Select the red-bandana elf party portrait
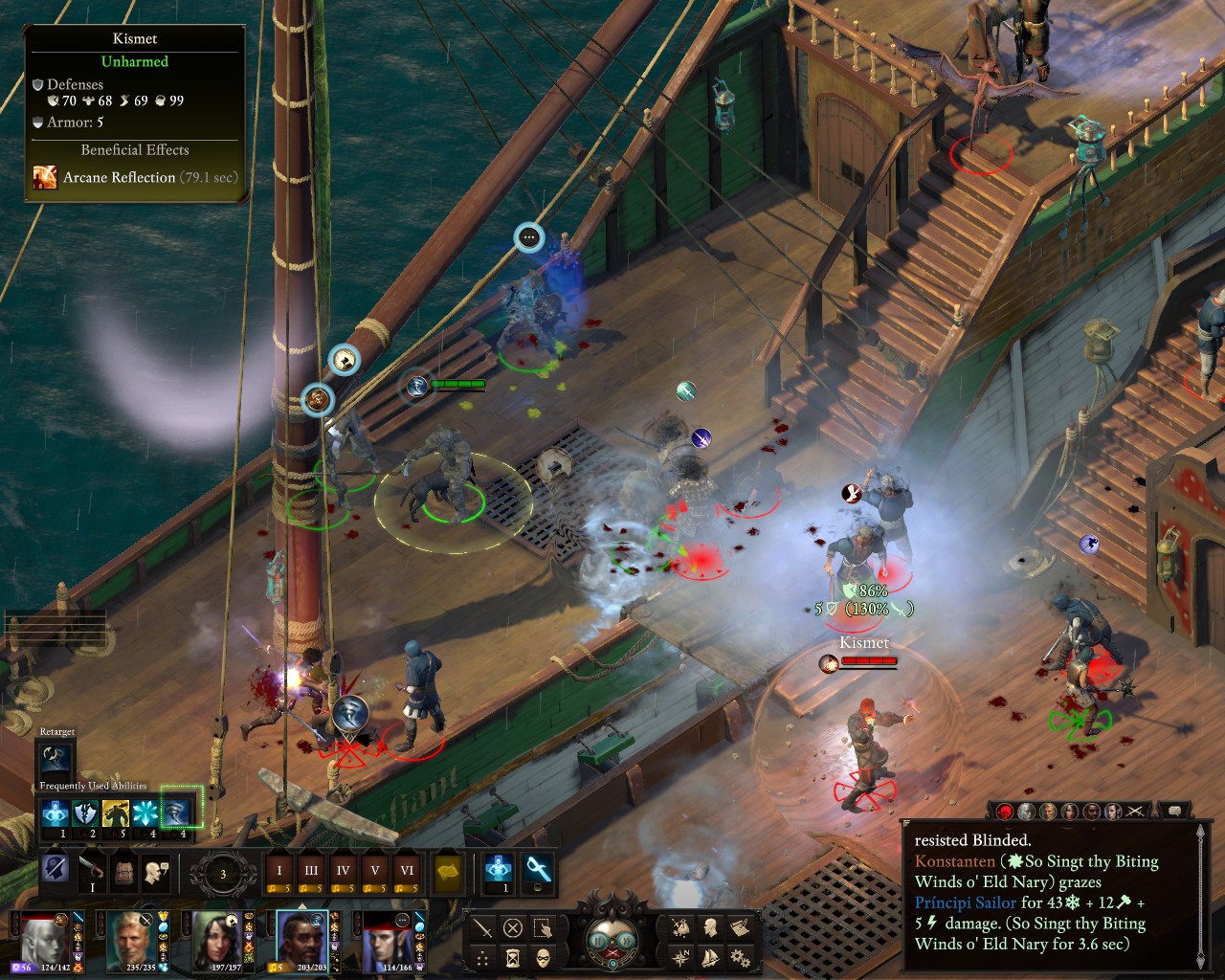 click(388, 939)
